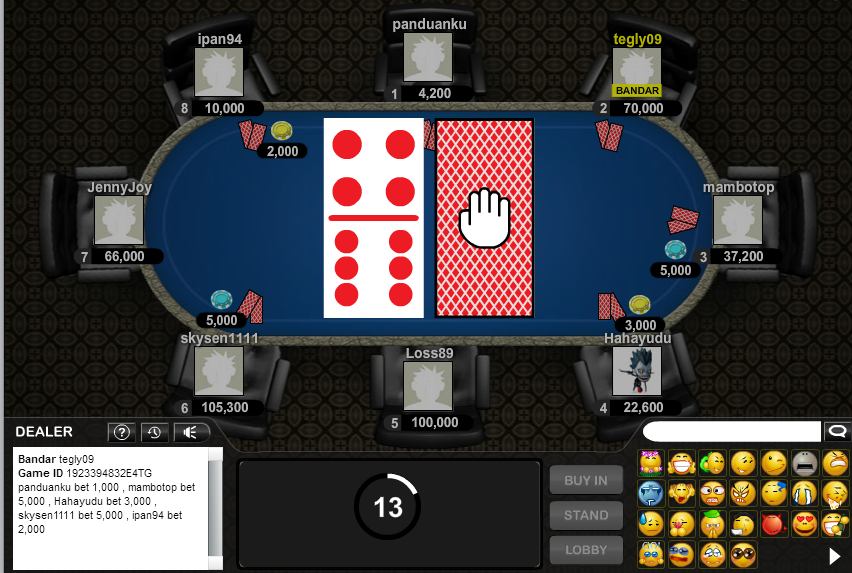Send chat with the speech bubble button
Screen dimensions: 852x573
[835, 431]
